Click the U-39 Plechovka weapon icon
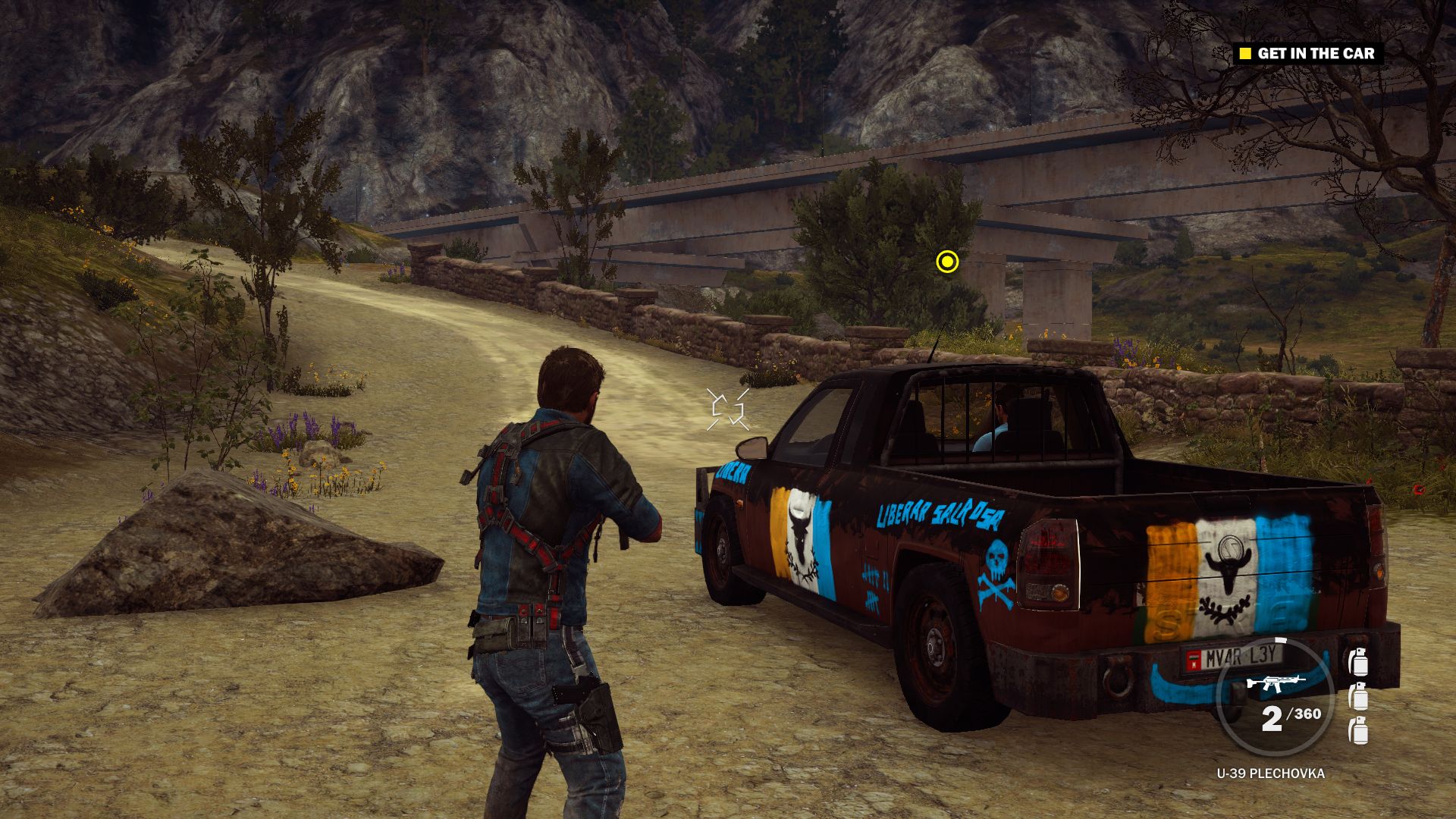 tap(1276, 682)
